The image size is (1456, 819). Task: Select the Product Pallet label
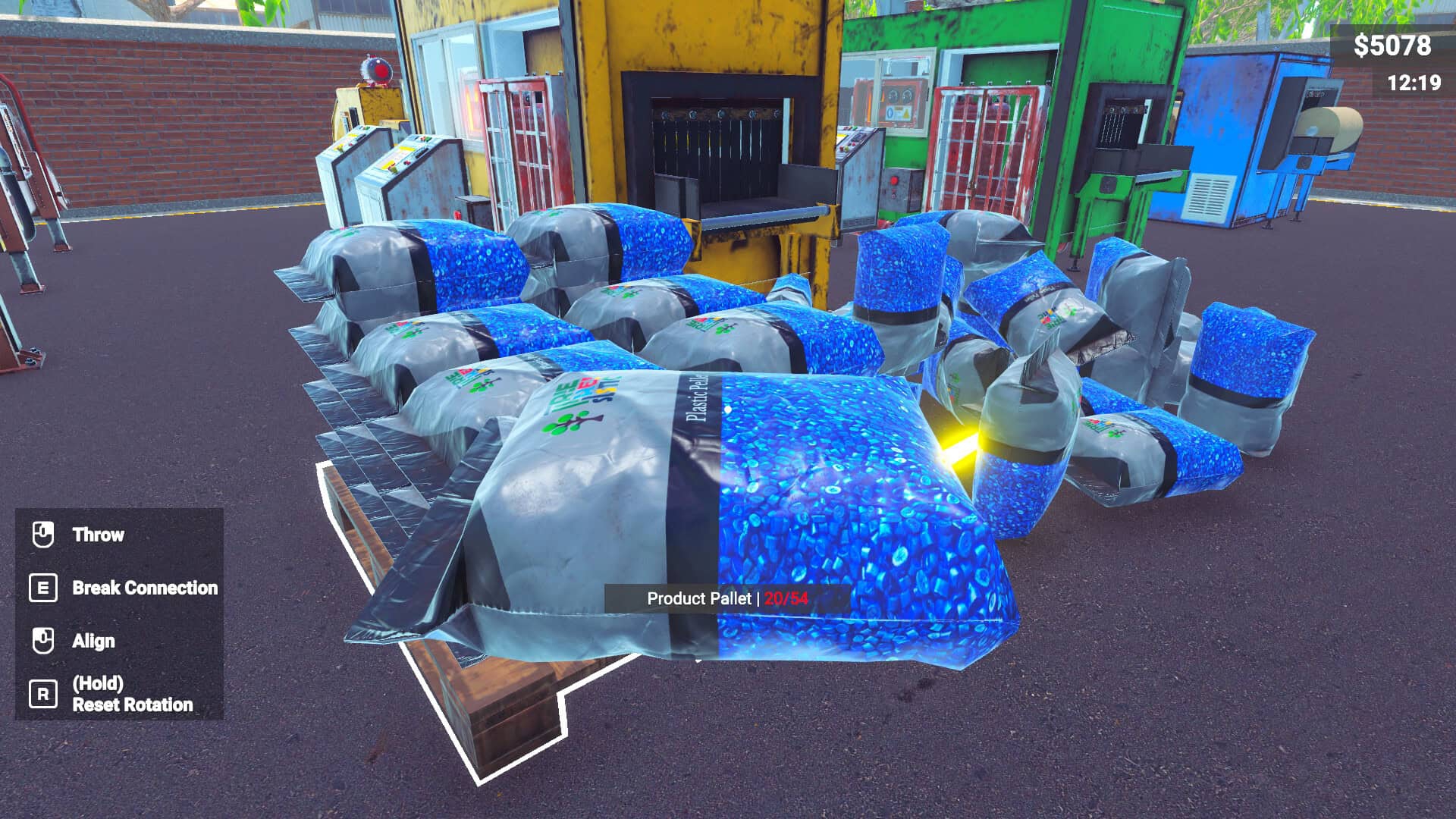[699, 598]
